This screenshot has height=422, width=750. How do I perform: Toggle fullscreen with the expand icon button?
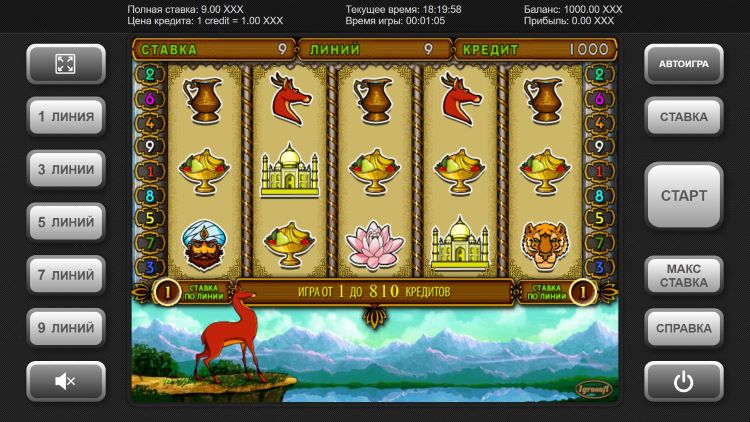pyautogui.click(x=66, y=64)
